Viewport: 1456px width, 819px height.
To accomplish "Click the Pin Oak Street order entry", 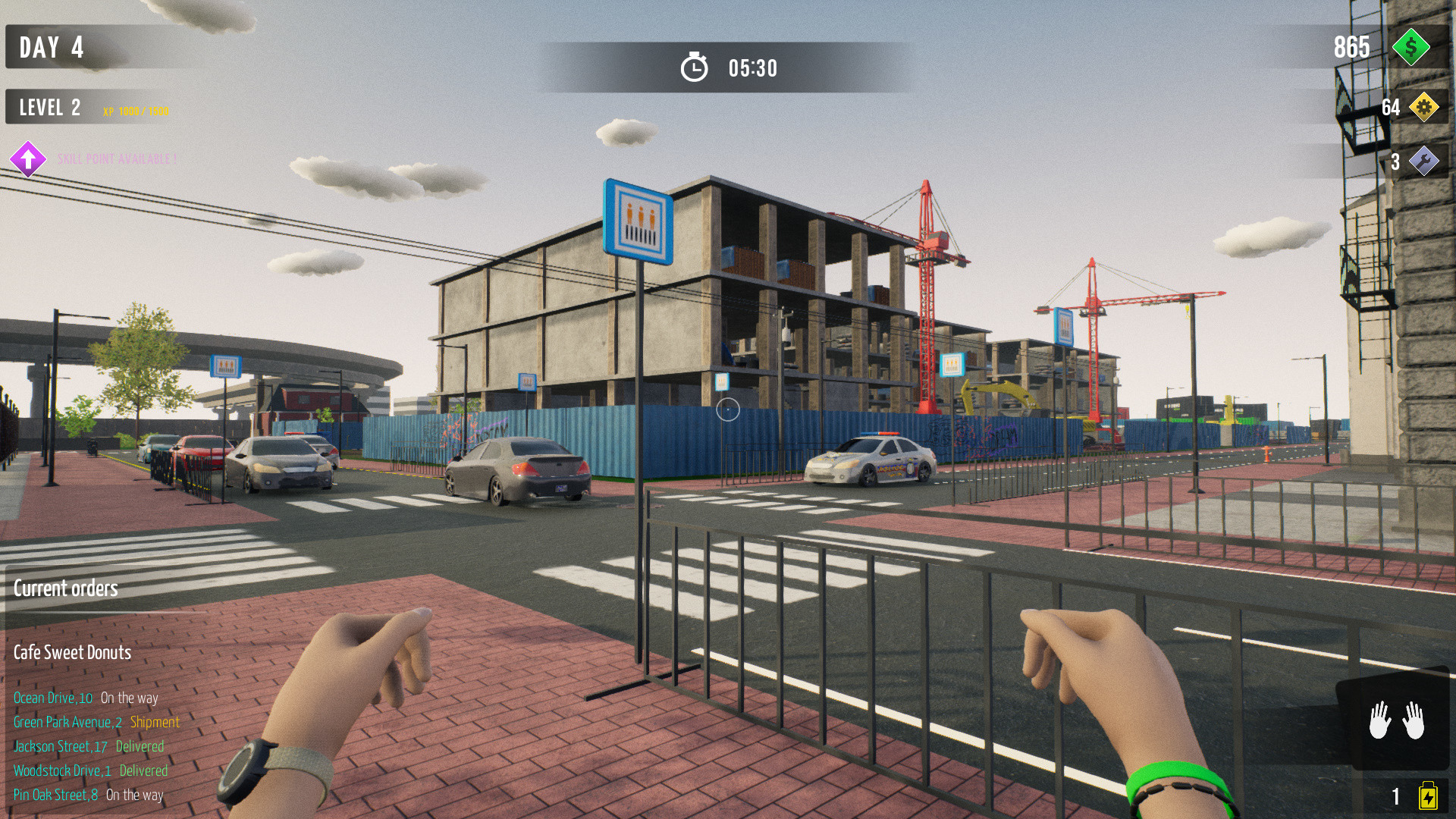I will (x=87, y=795).
